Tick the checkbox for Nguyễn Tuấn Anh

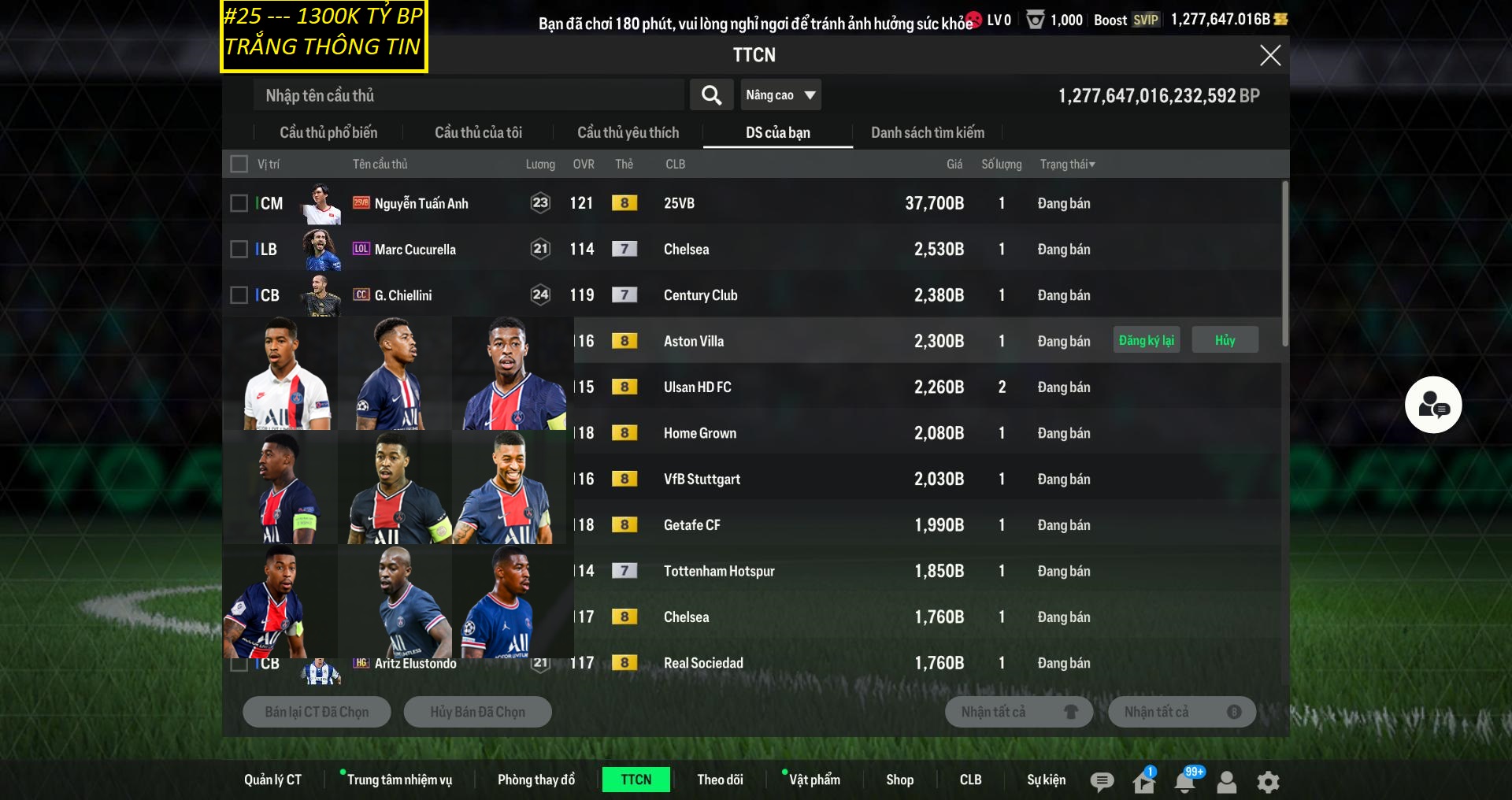click(x=239, y=203)
